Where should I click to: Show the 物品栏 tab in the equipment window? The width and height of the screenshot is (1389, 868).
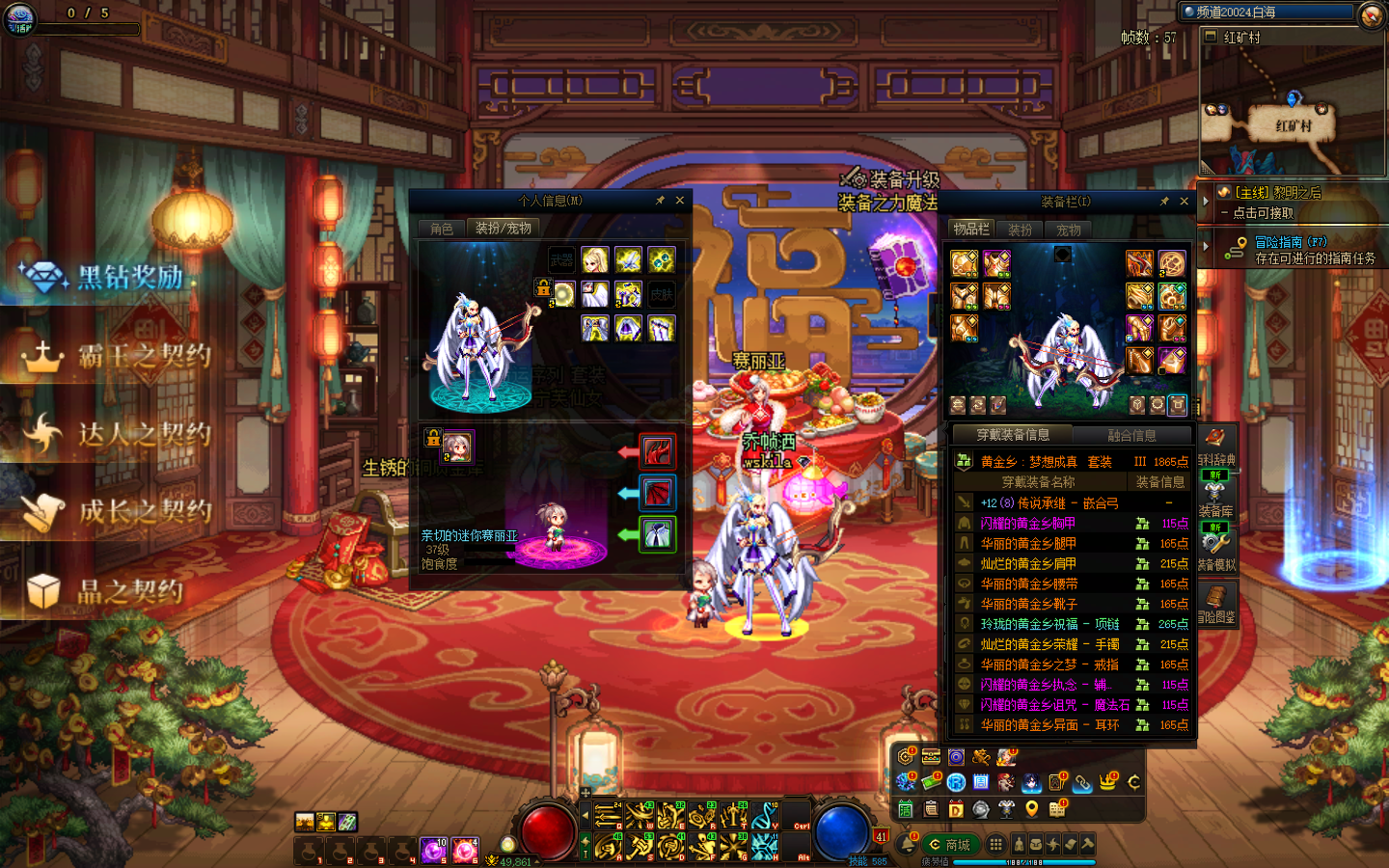click(x=971, y=229)
